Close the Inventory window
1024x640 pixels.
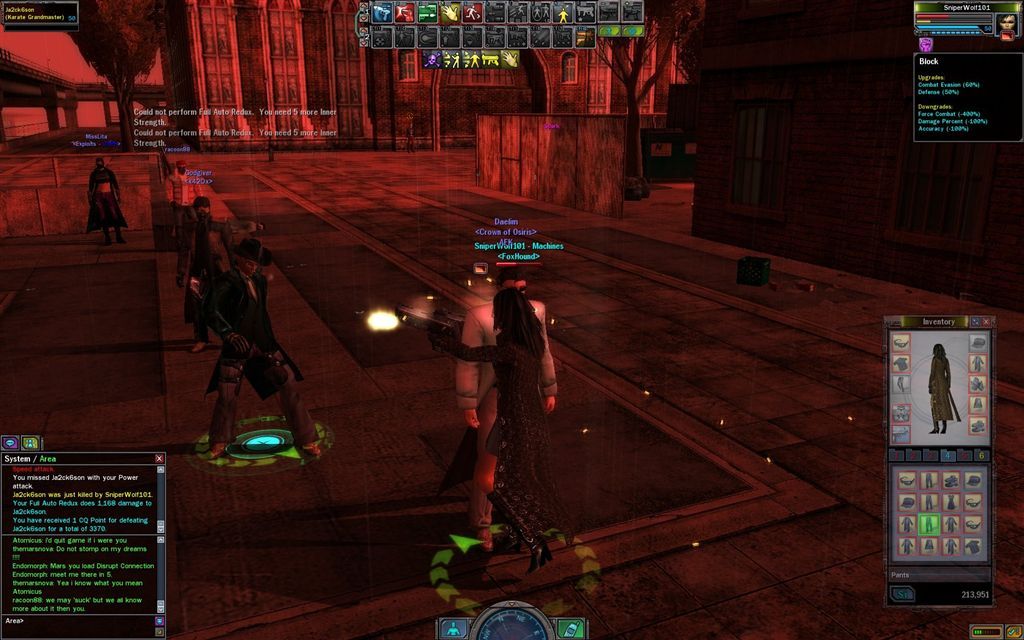pyautogui.click(x=987, y=322)
